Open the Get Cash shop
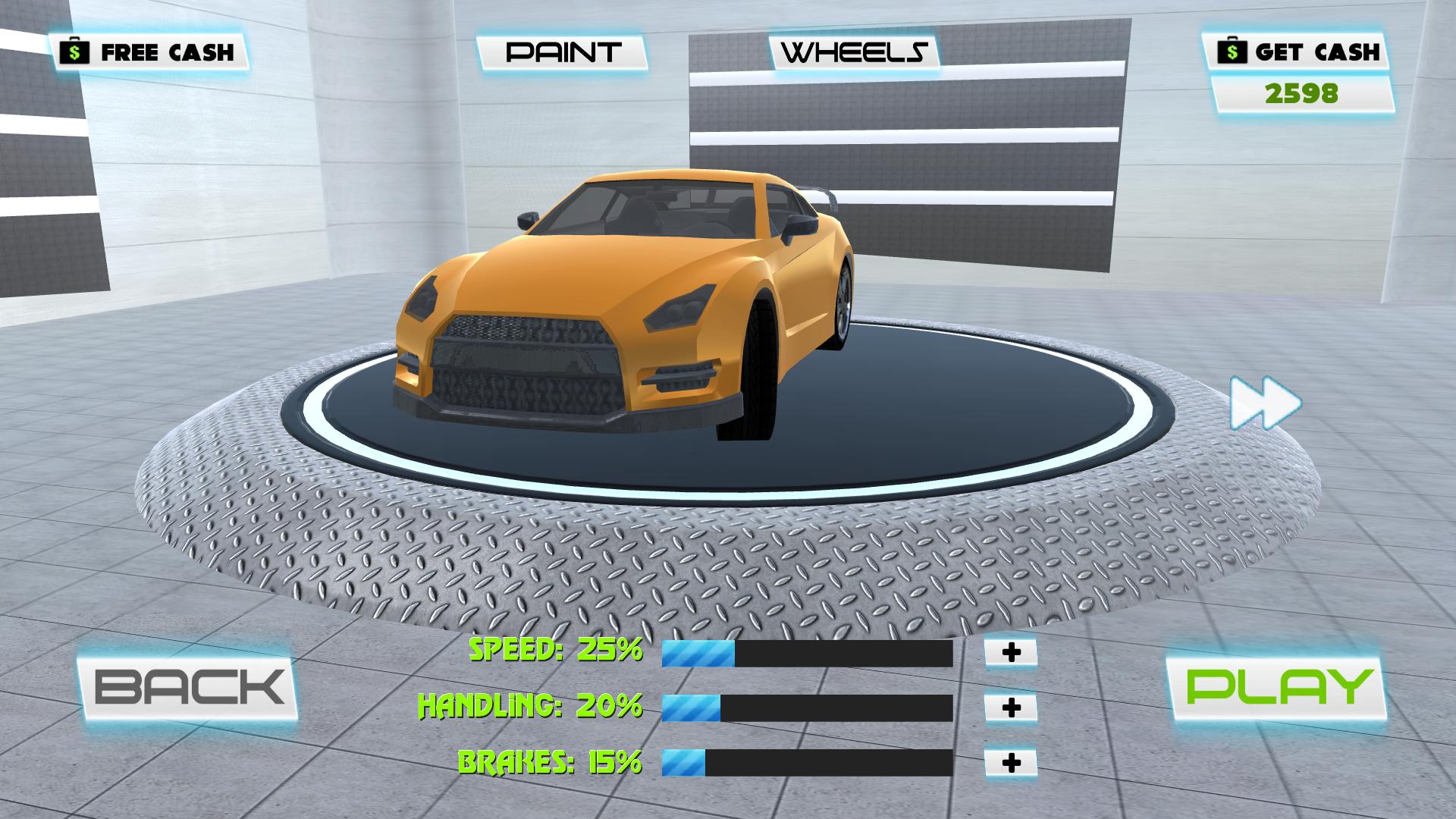This screenshot has width=1456, height=819. point(1298,52)
